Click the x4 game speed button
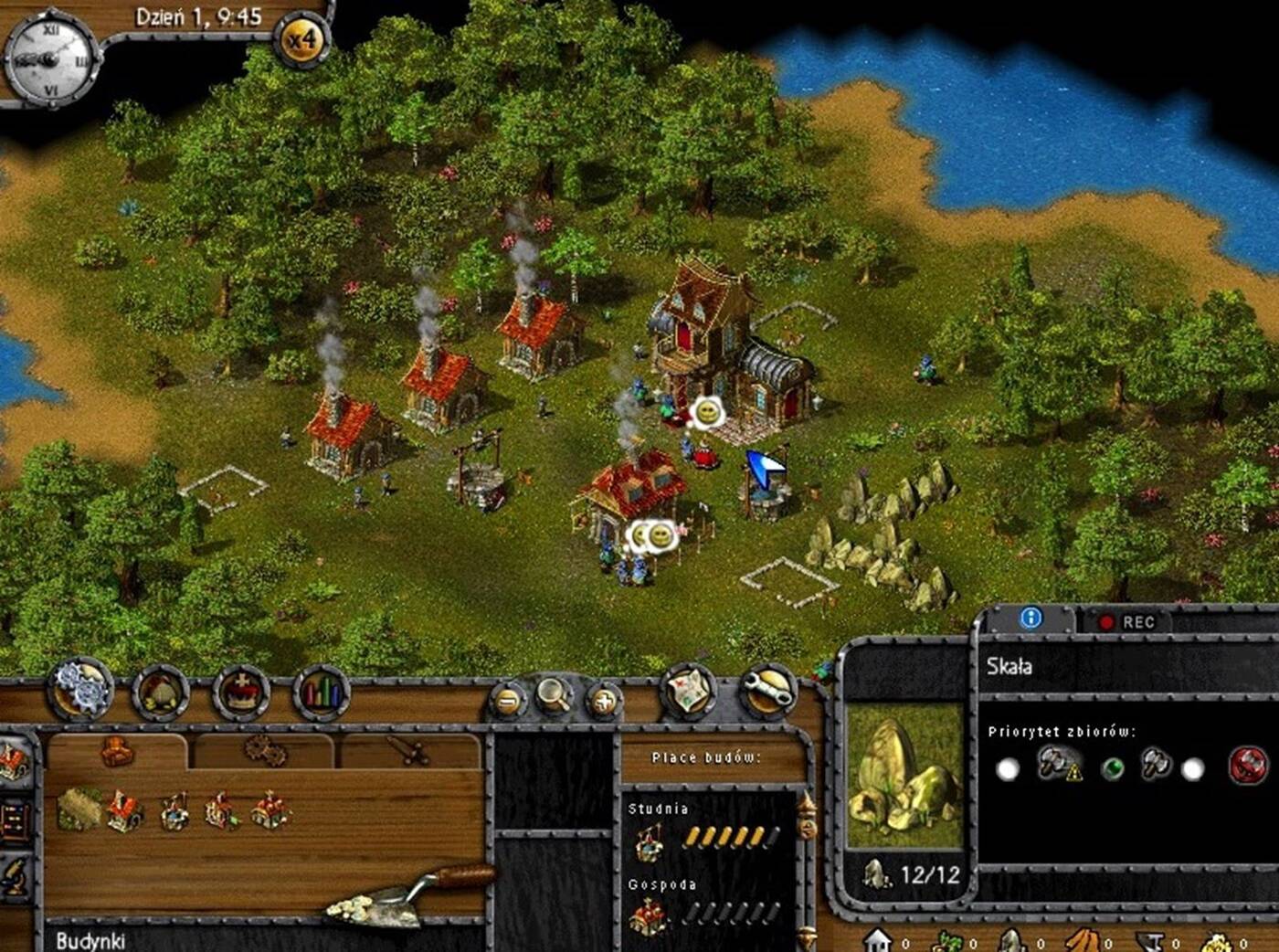 pos(302,40)
